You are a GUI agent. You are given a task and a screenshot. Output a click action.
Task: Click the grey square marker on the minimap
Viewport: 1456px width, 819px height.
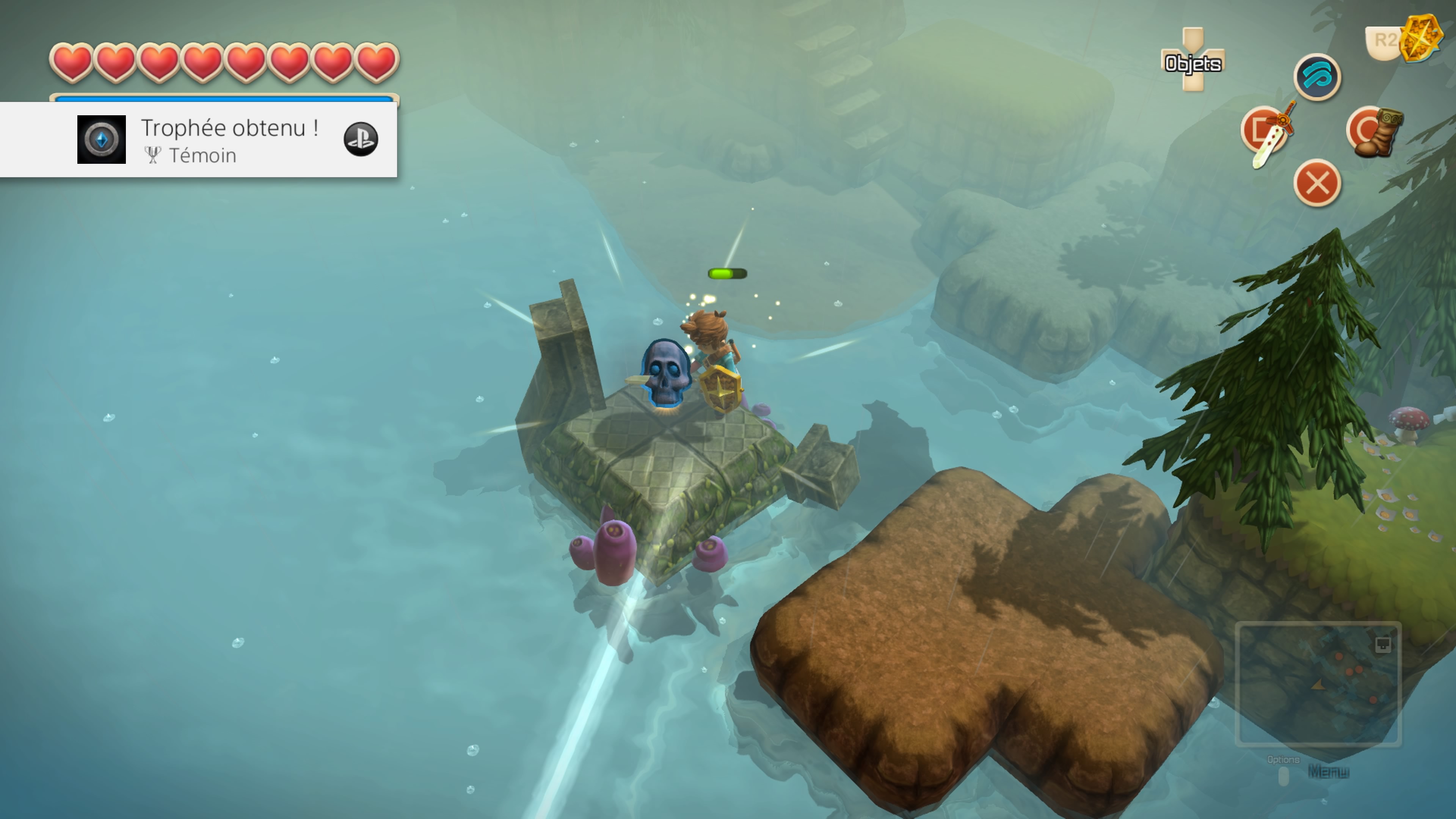tap(1382, 644)
